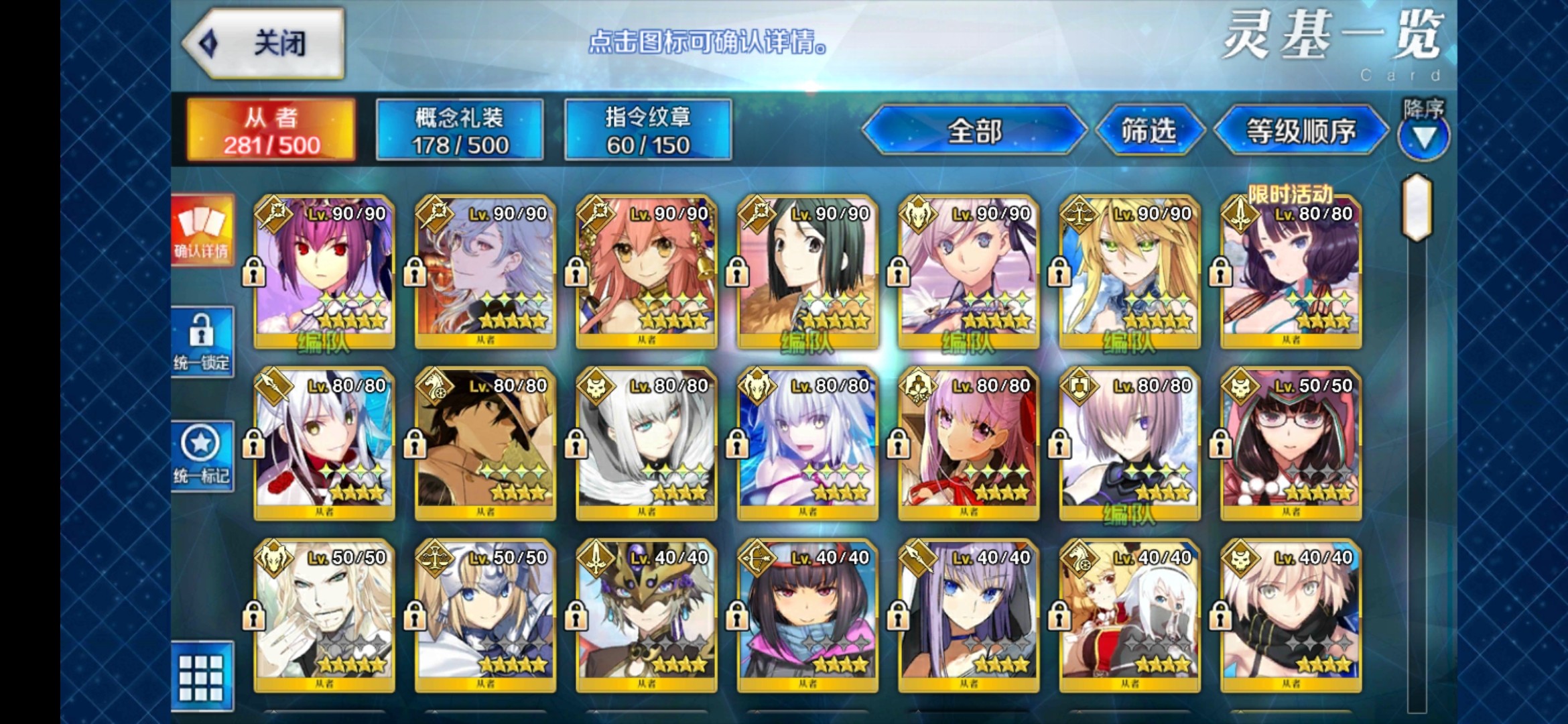1568x724 pixels.
Task: Select the 全部 class filter button
Action: point(974,130)
